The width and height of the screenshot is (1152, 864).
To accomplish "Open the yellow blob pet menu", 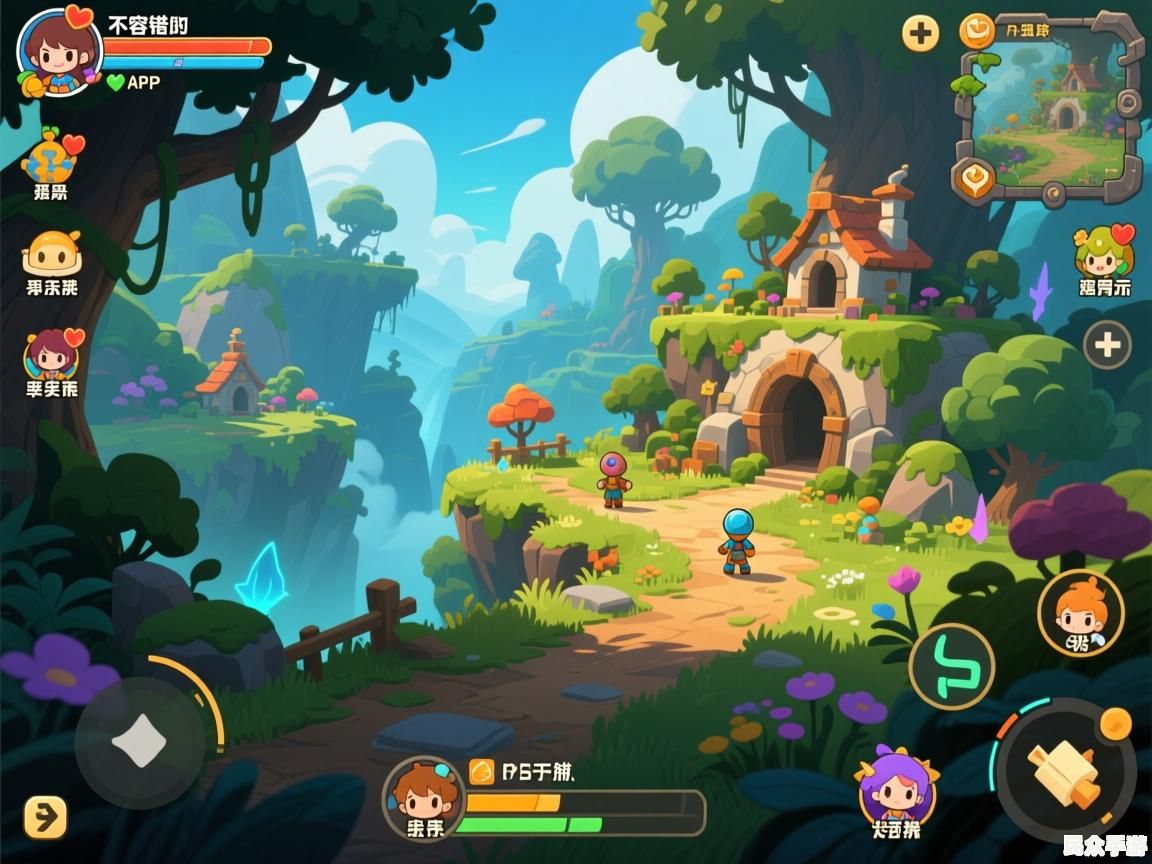I will coord(51,254).
